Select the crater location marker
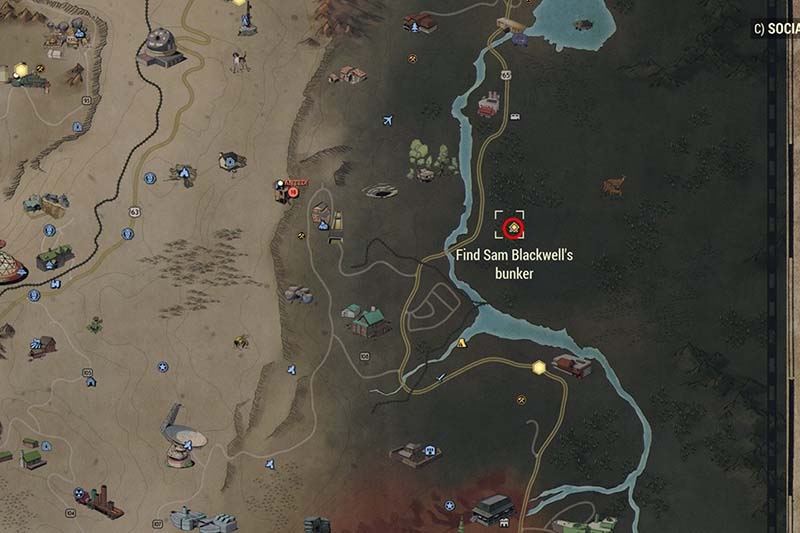The height and width of the screenshot is (533, 800). (381, 189)
